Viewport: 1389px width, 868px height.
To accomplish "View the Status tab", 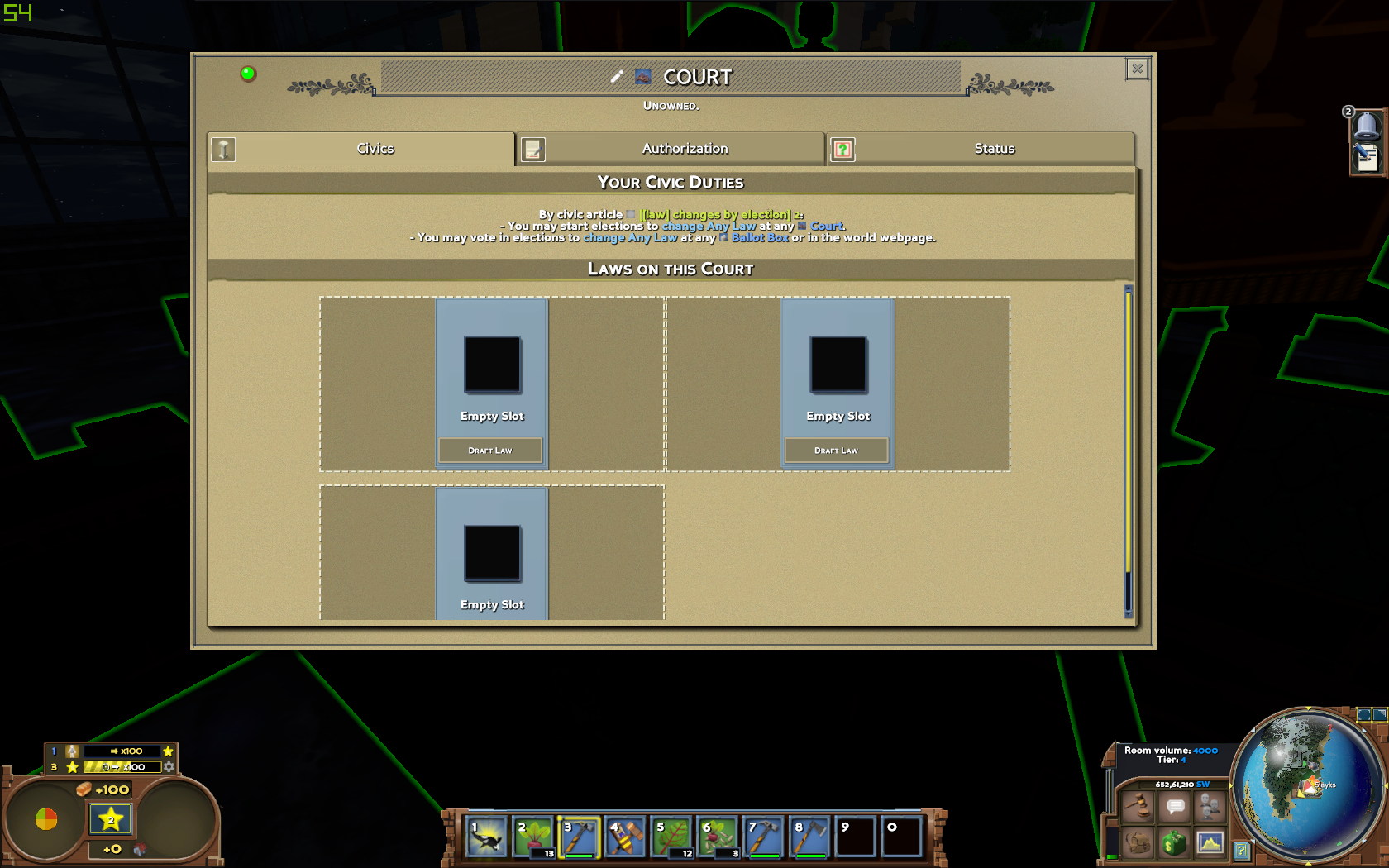I will [x=994, y=148].
